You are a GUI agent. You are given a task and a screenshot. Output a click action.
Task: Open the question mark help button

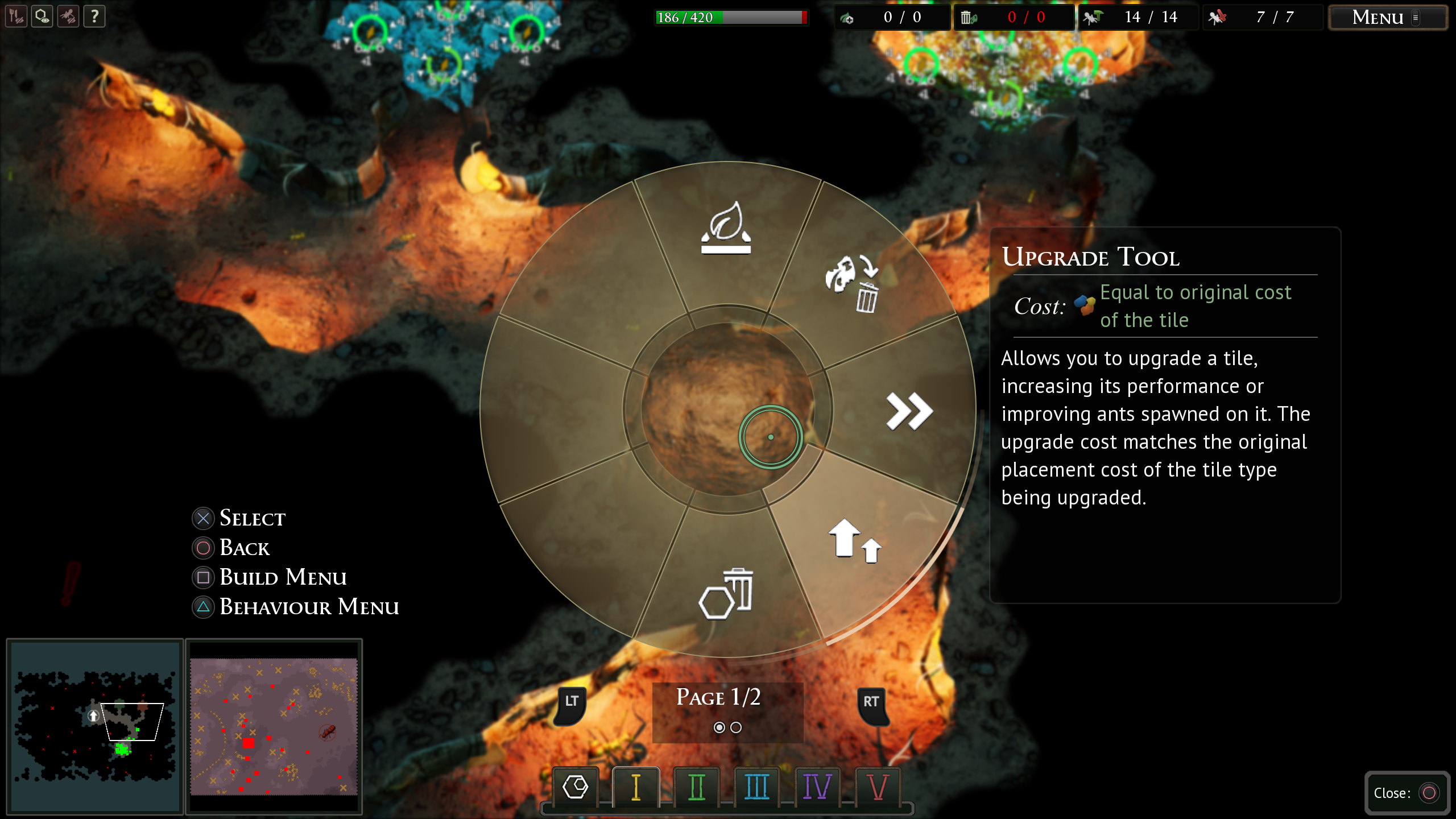[94, 16]
